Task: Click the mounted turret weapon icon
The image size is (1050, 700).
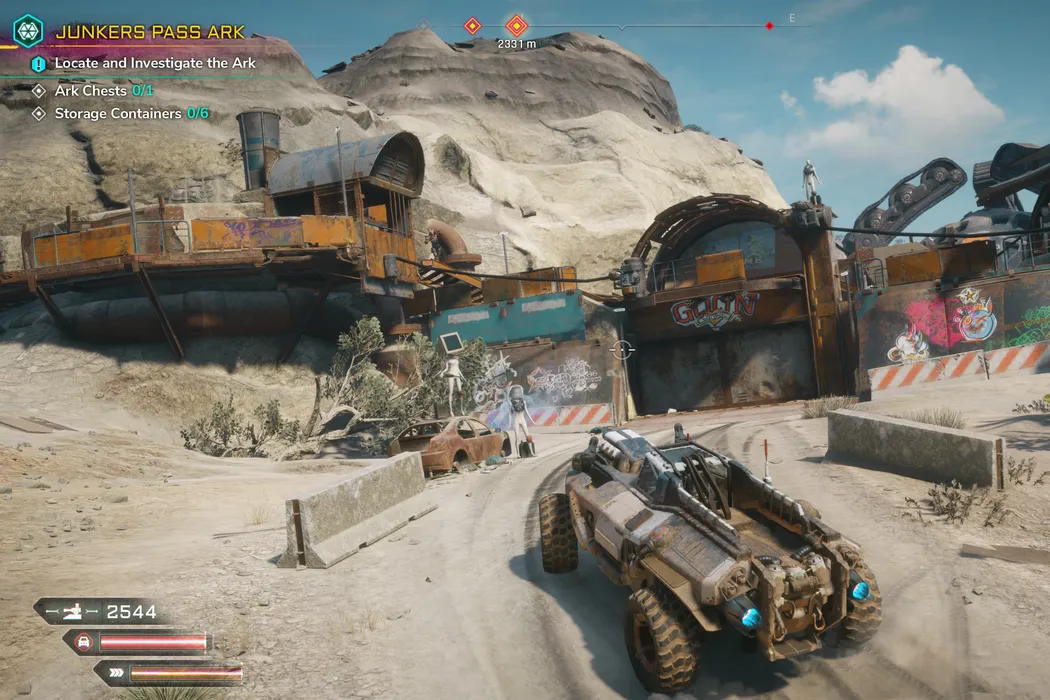Action: point(73,612)
